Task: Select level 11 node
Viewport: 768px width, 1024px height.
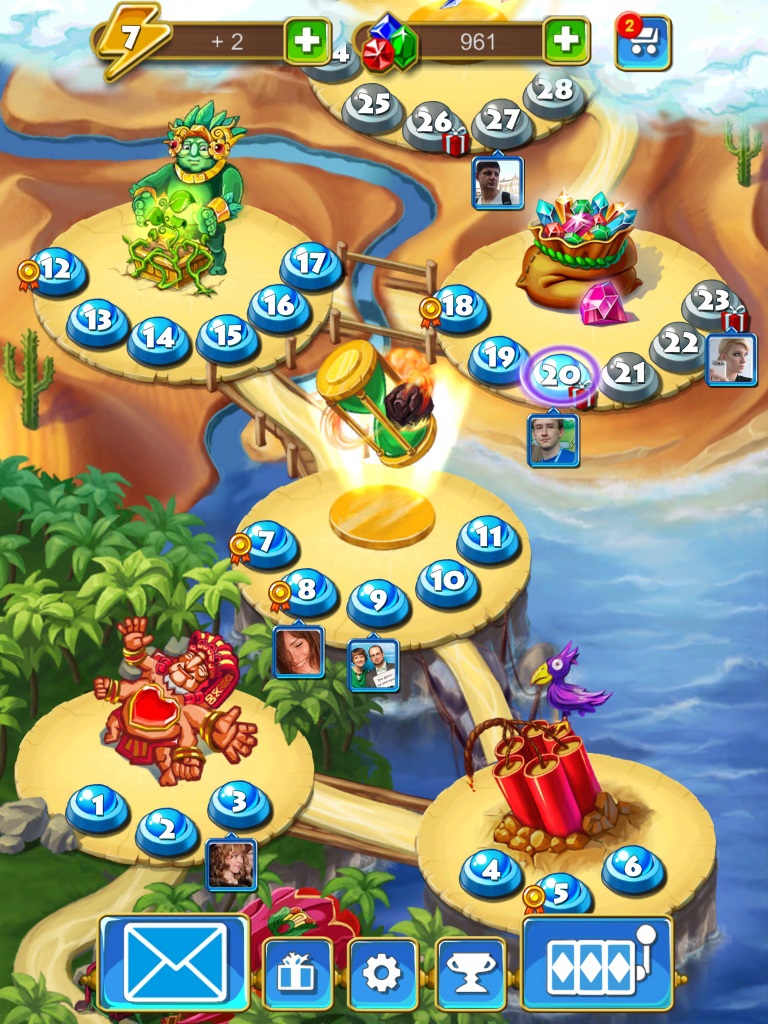Action: (x=488, y=538)
